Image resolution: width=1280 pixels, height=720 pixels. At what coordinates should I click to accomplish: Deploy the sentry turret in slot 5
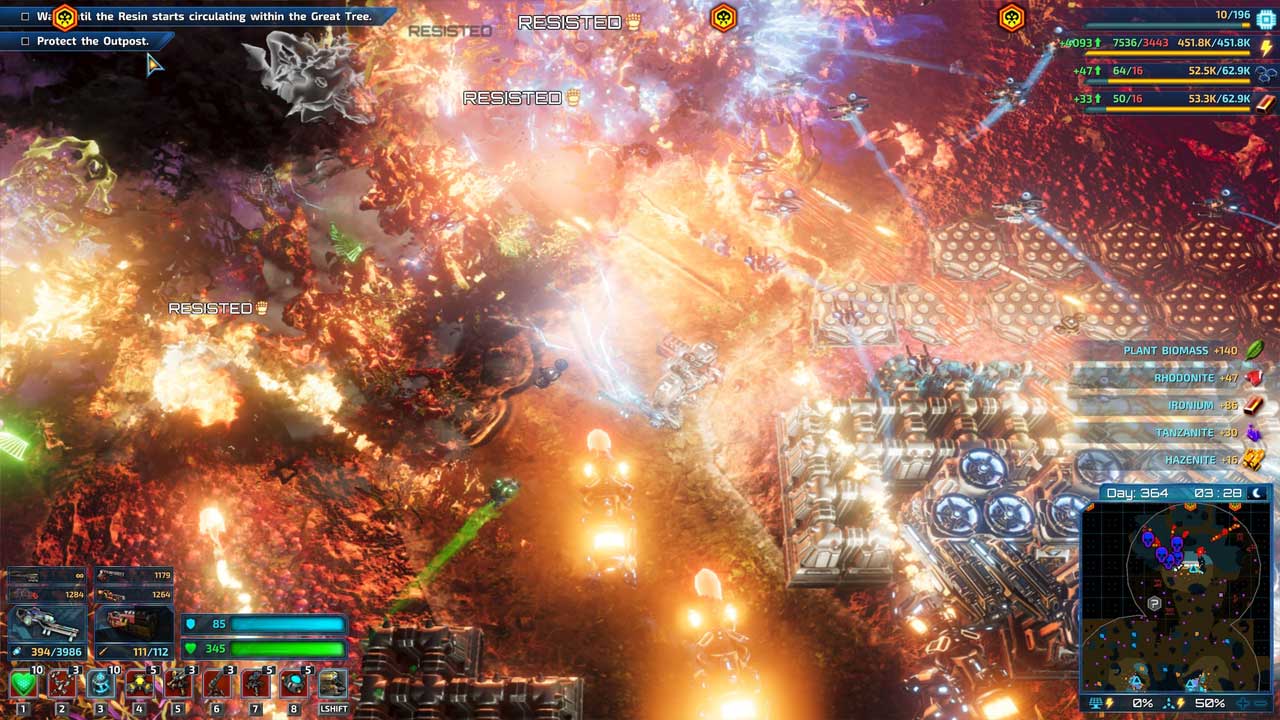click(178, 684)
